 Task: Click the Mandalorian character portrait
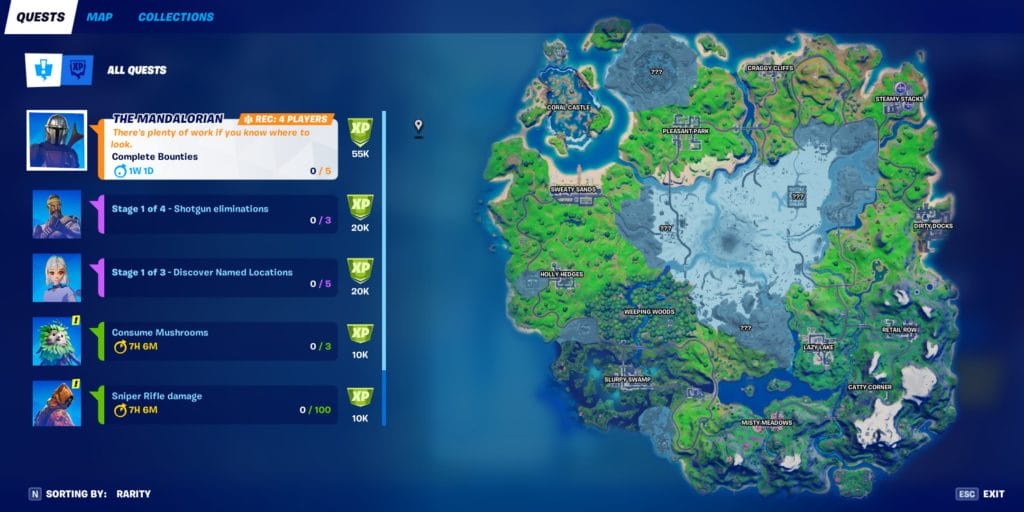pos(56,141)
